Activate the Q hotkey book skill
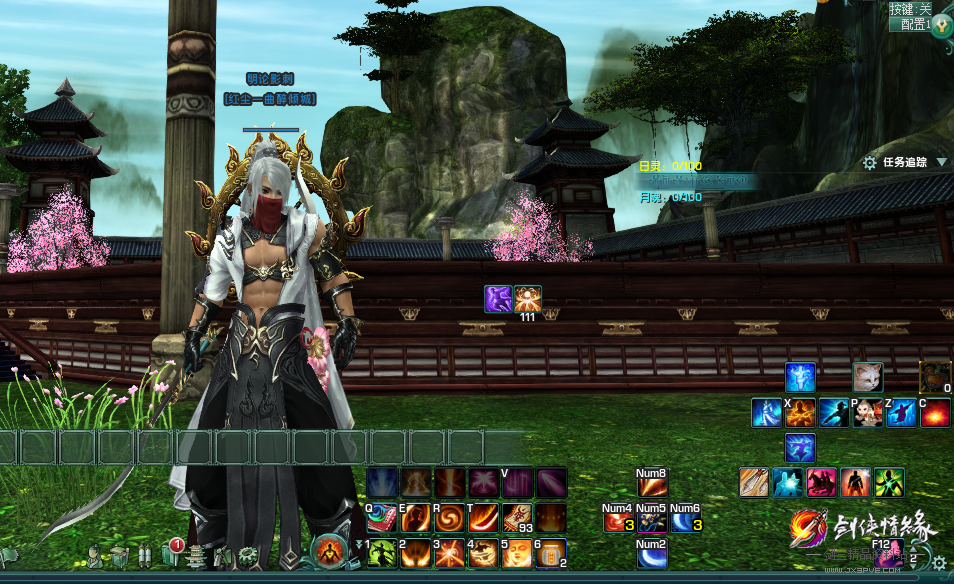954x584 pixels. [381, 518]
